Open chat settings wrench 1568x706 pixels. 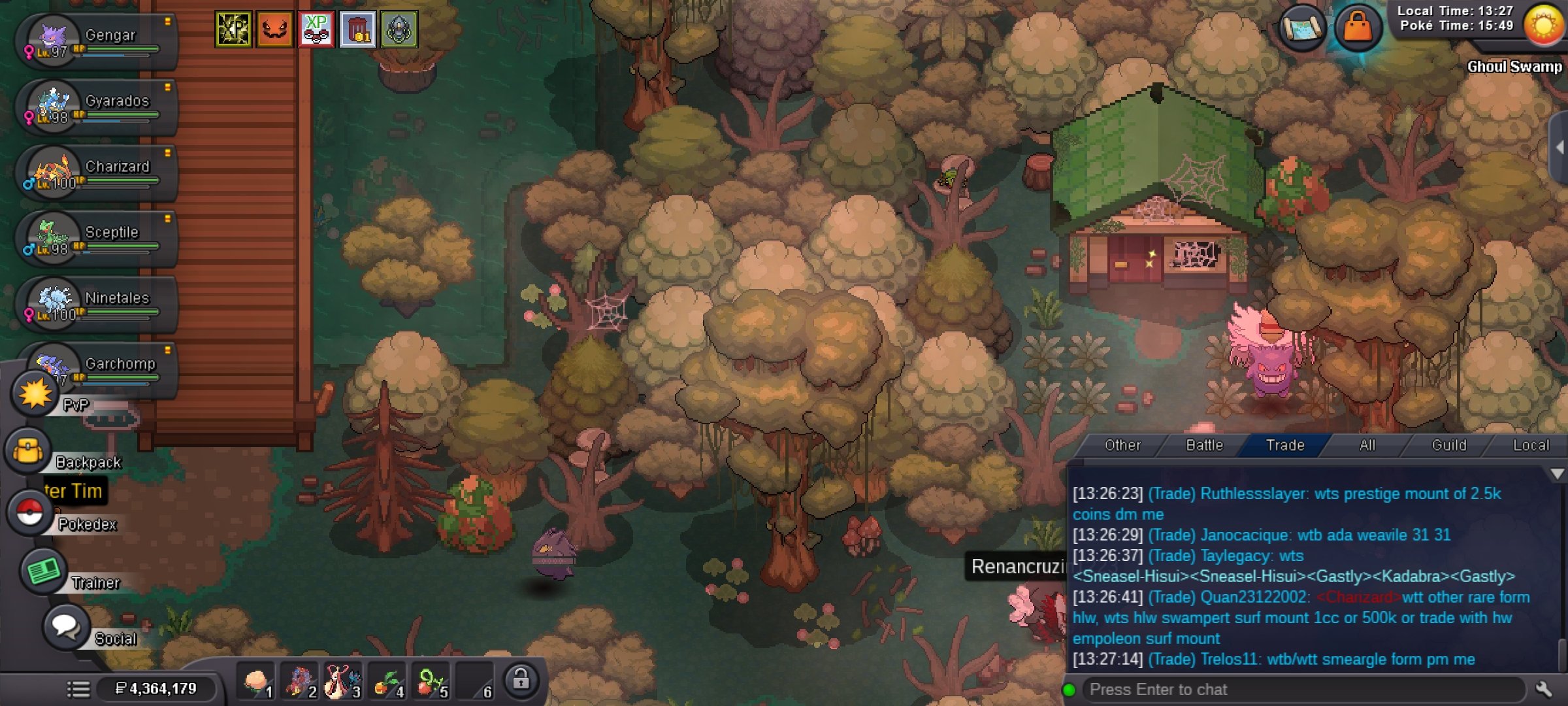(1544, 689)
